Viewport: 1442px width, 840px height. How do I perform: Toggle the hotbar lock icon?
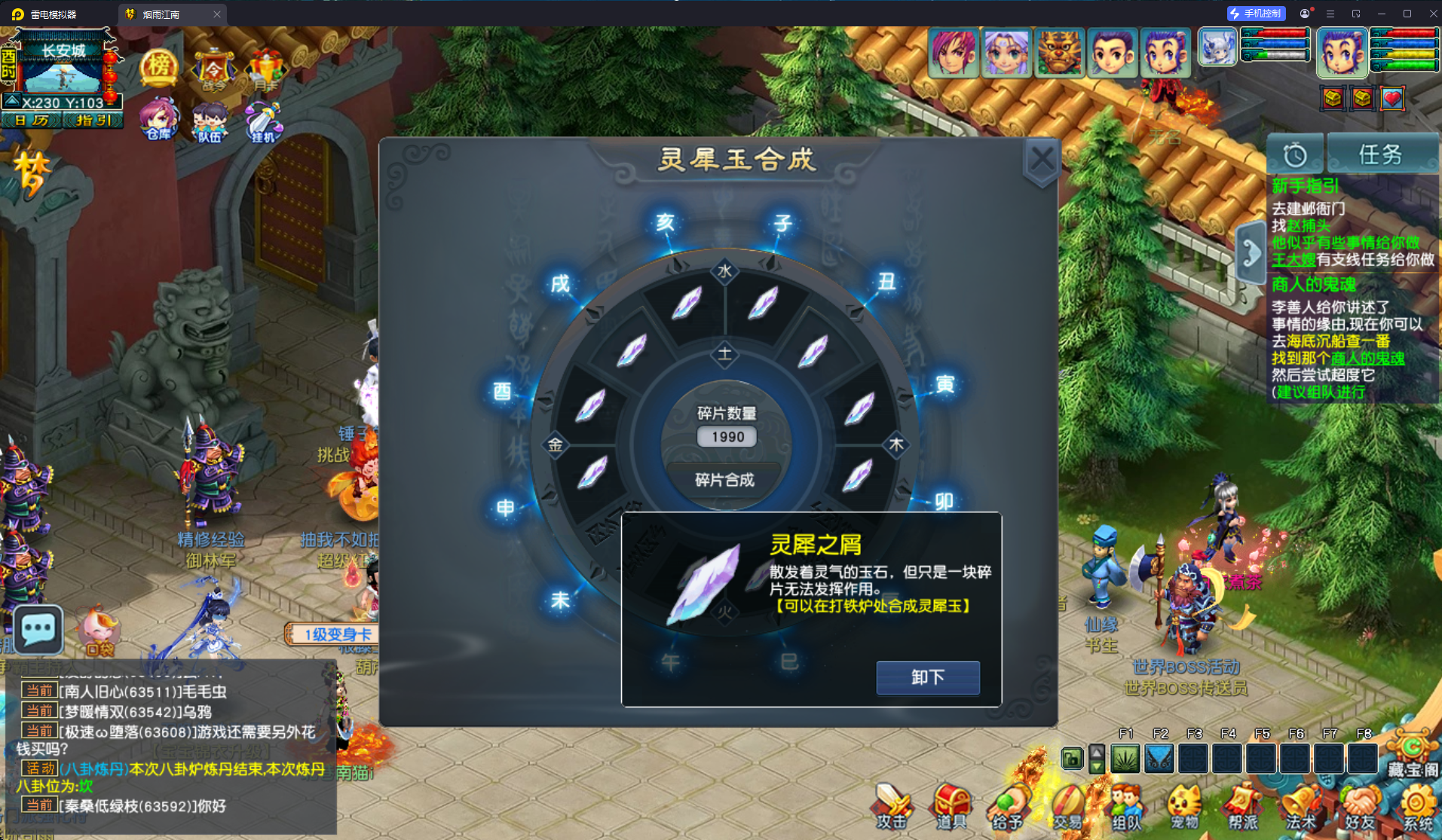(1072, 759)
